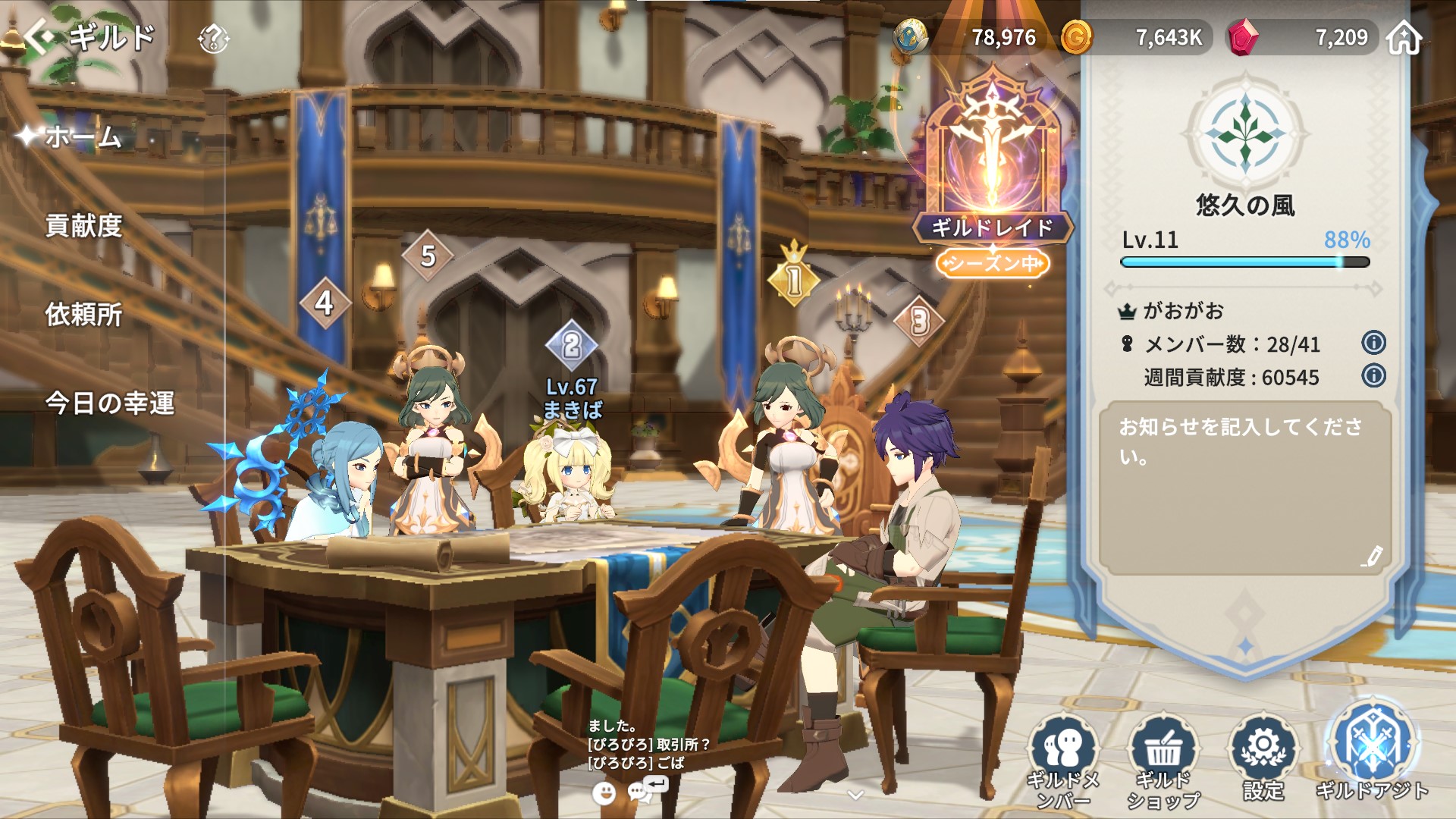Viewport: 1456px width, 819px height.
Task: Open the 依頼所 request board
Action: pos(83,315)
